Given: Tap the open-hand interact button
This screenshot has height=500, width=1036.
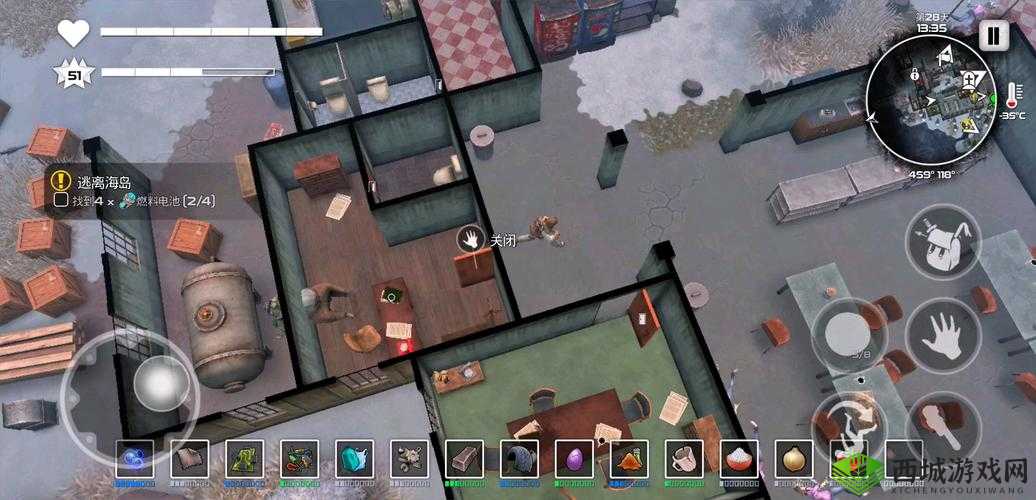Looking at the screenshot, I should pos(942,337).
